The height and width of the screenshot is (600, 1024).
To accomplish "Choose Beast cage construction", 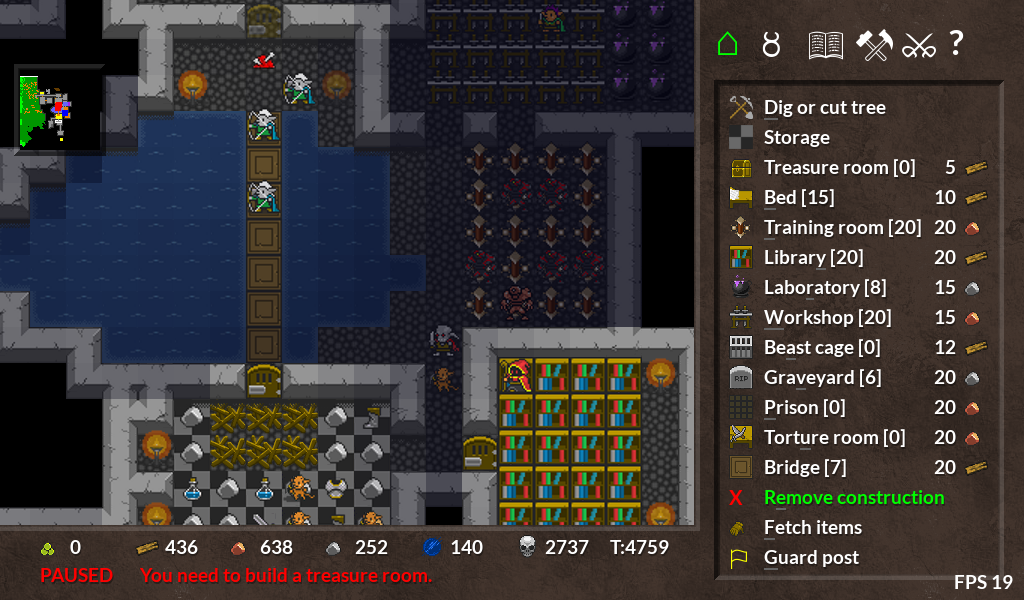I will pyautogui.click(x=822, y=347).
